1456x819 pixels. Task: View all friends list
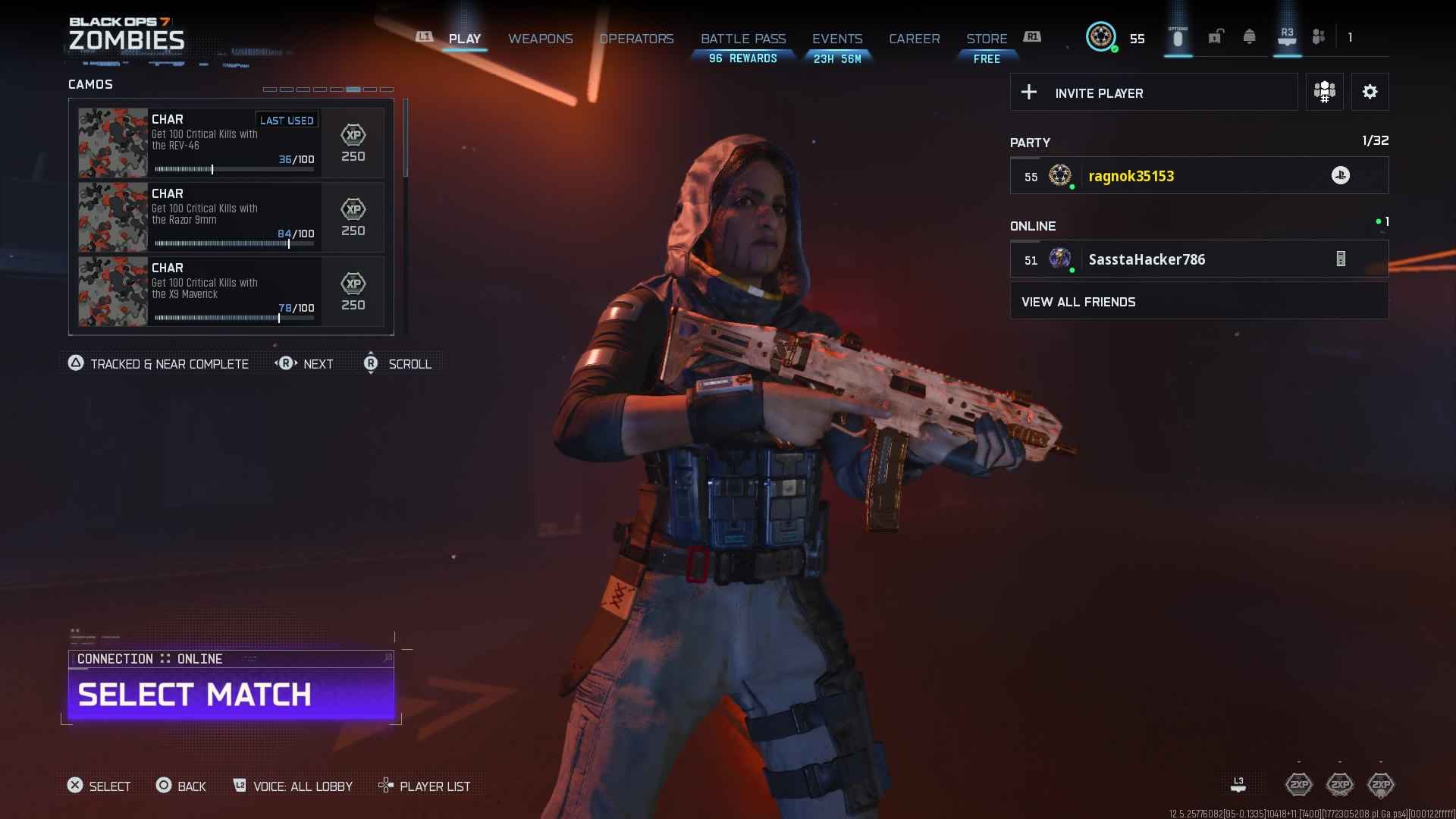pyautogui.click(x=1199, y=302)
